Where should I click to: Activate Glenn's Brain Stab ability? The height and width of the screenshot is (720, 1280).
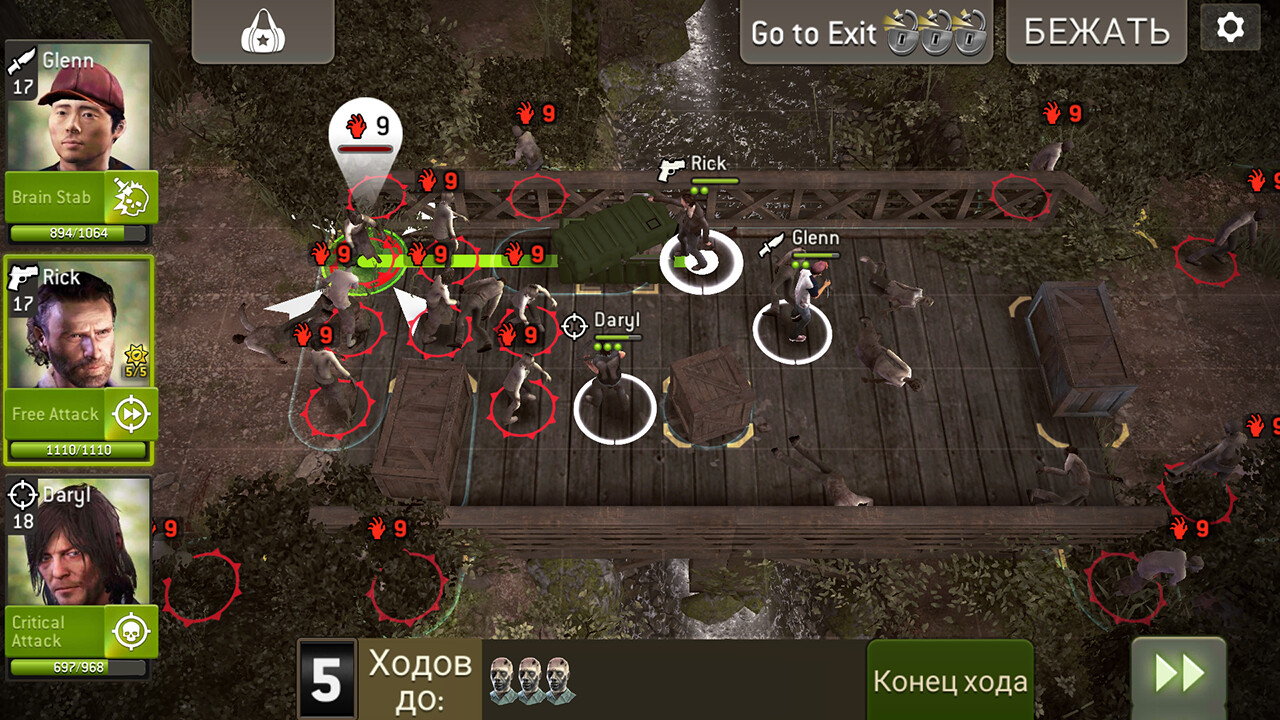click(60, 197)
